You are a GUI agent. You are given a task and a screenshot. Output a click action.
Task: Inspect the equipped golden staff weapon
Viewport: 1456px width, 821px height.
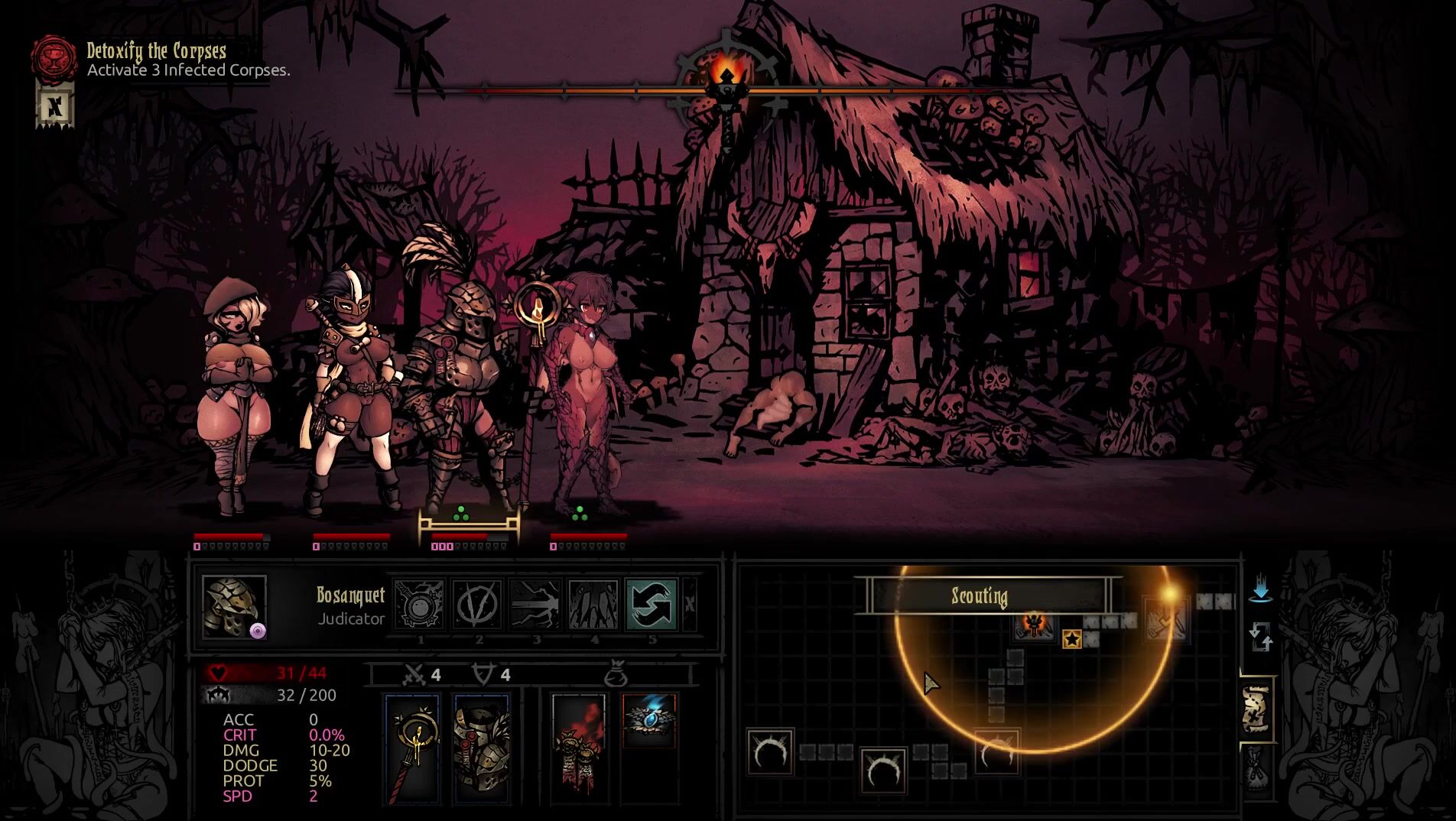click(x=413, y=749)
